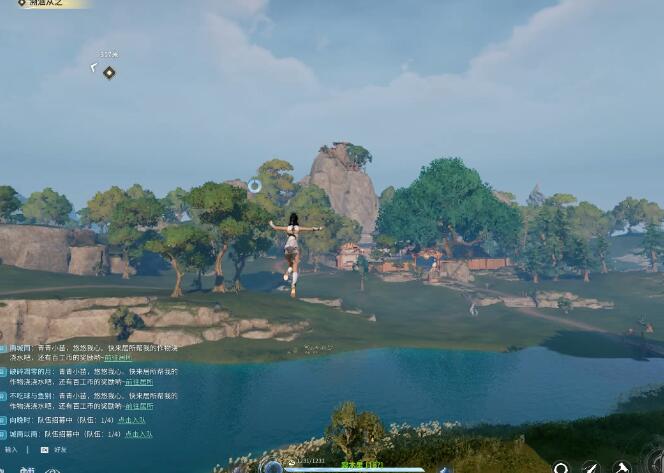Select the diamond quest waypoint marker
The image size is (664, 473).
[x=109, y=72]
